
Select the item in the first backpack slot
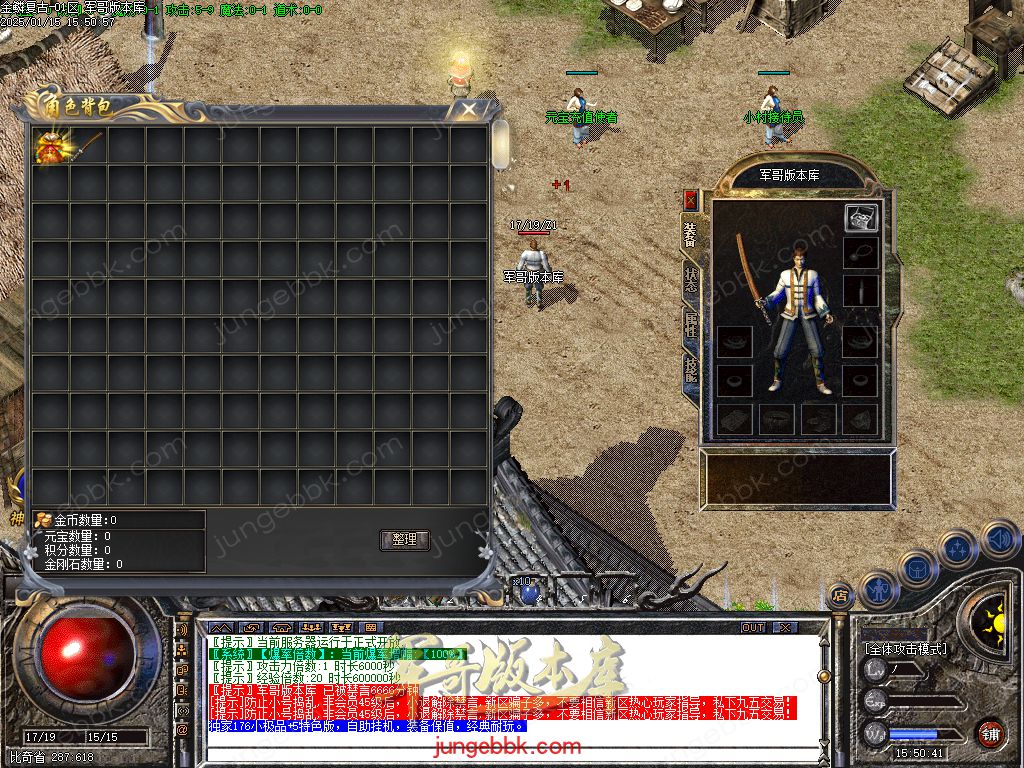coord(50,146)
